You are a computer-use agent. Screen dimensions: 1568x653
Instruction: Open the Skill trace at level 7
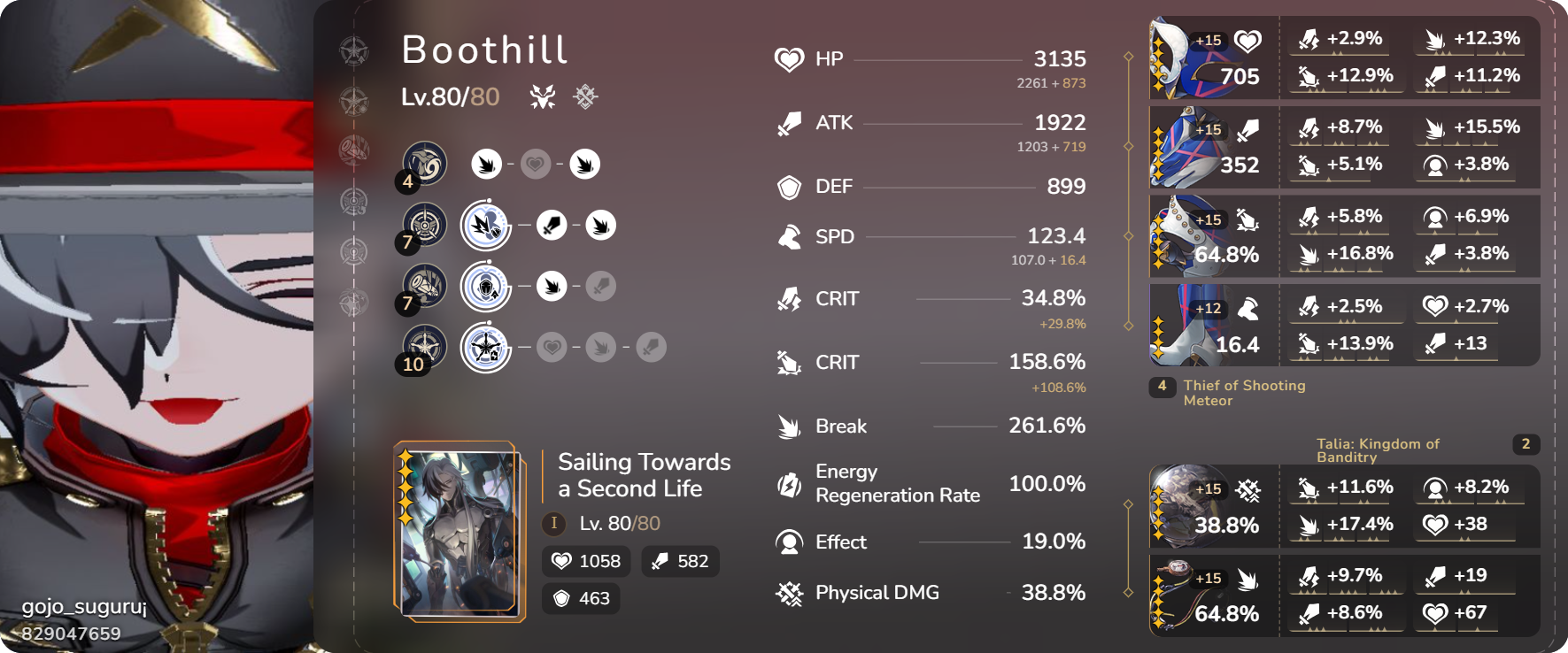(x=423, y=226)
